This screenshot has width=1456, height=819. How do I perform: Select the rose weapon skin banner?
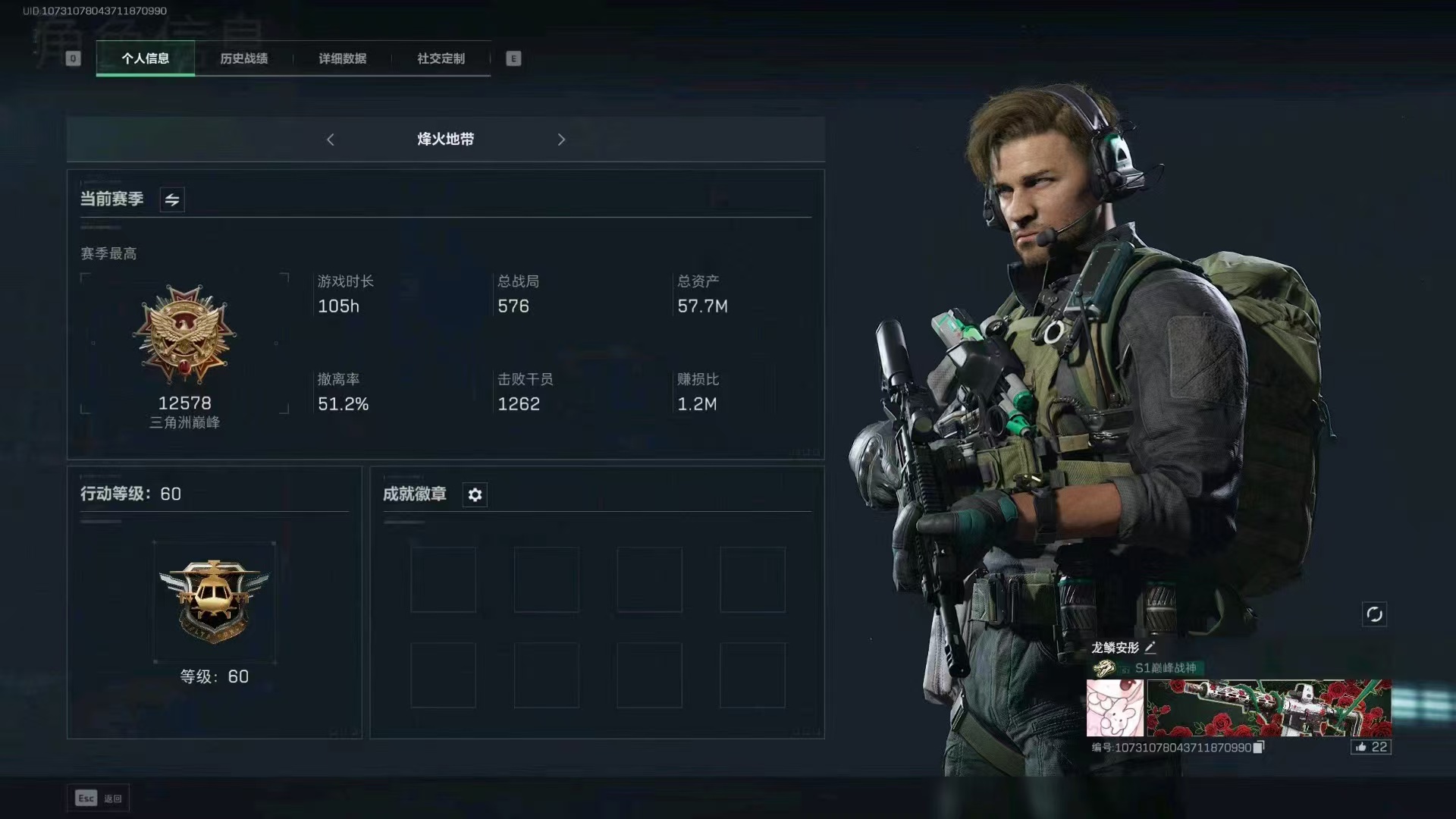[1269, 708]
